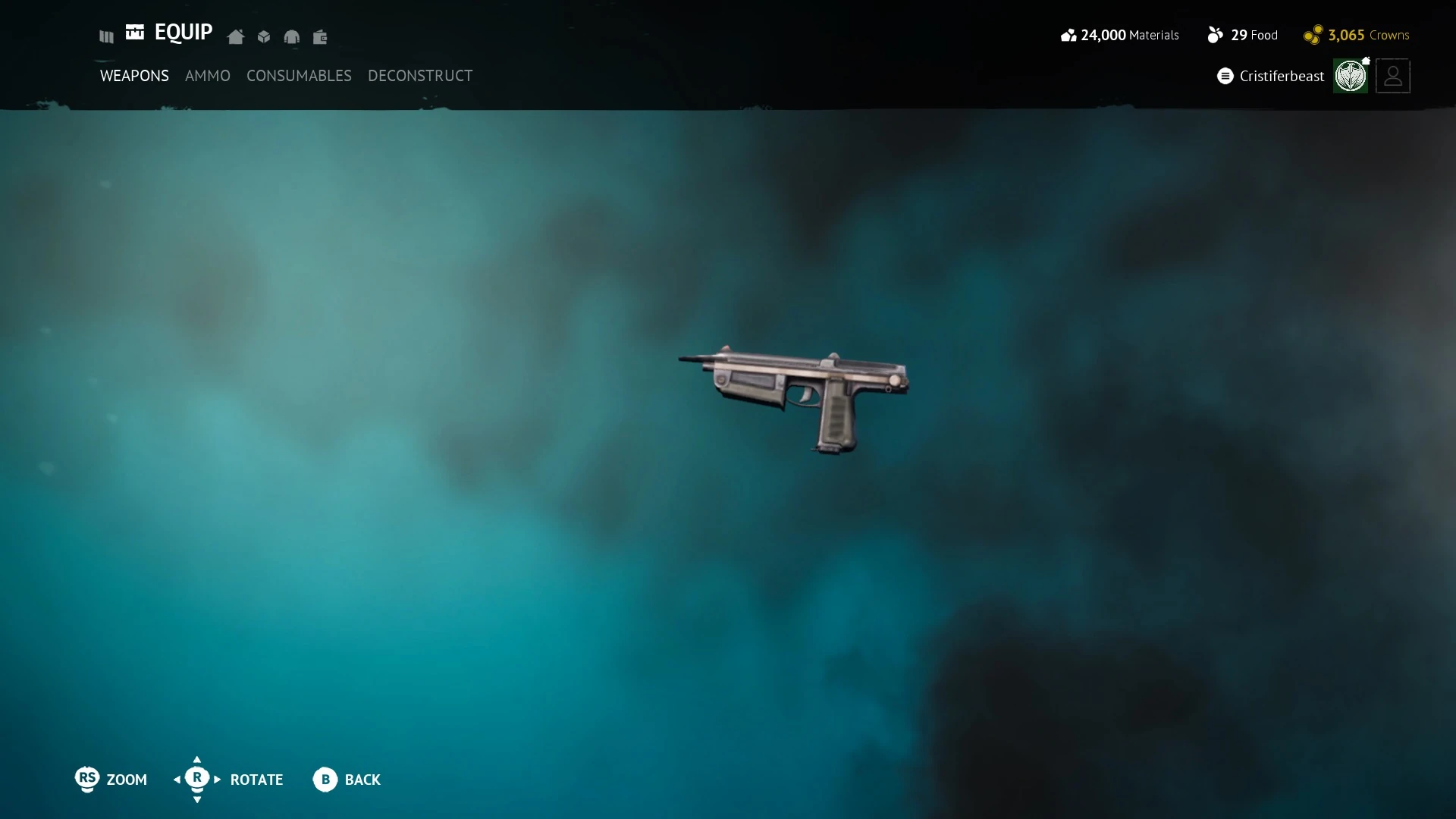1456x819 pixels.
Task: Open the player profile silhouette icon
Action: (x=1393, y=76)
